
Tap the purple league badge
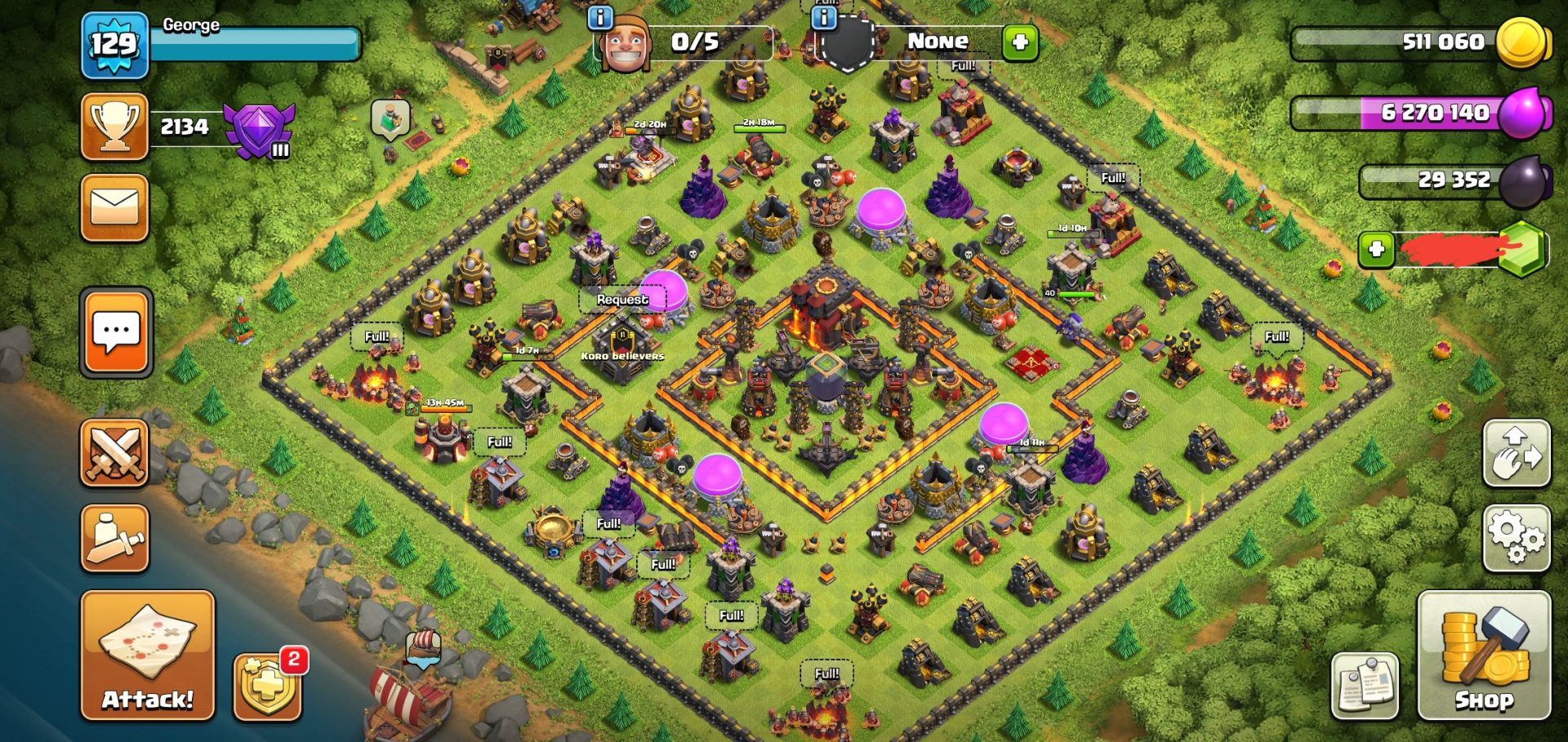(258, 129)
